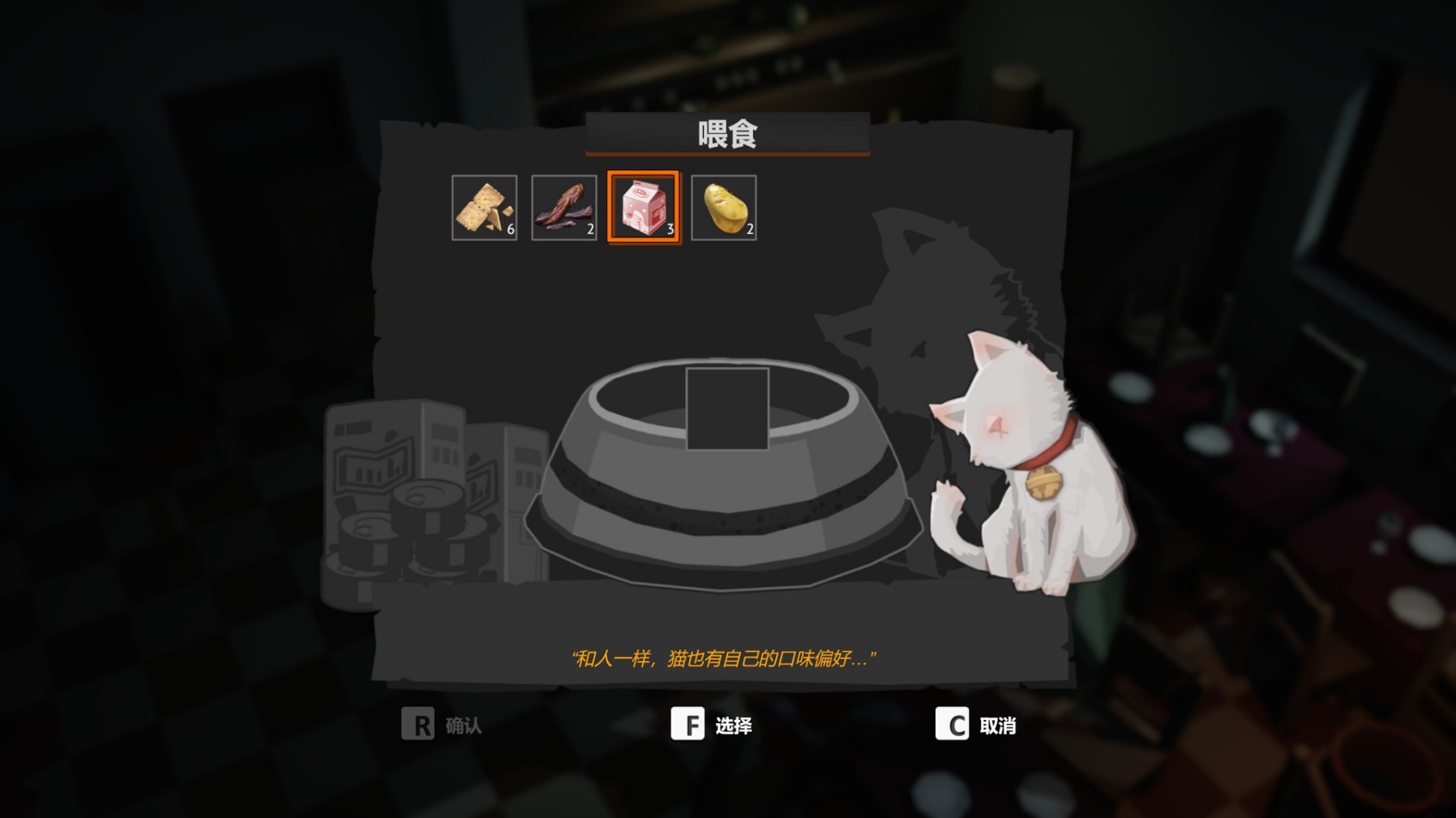This screenshot has width=1456, height=818.
Task: Click the bell on the white cat's collar
Action: point(1043,480)
